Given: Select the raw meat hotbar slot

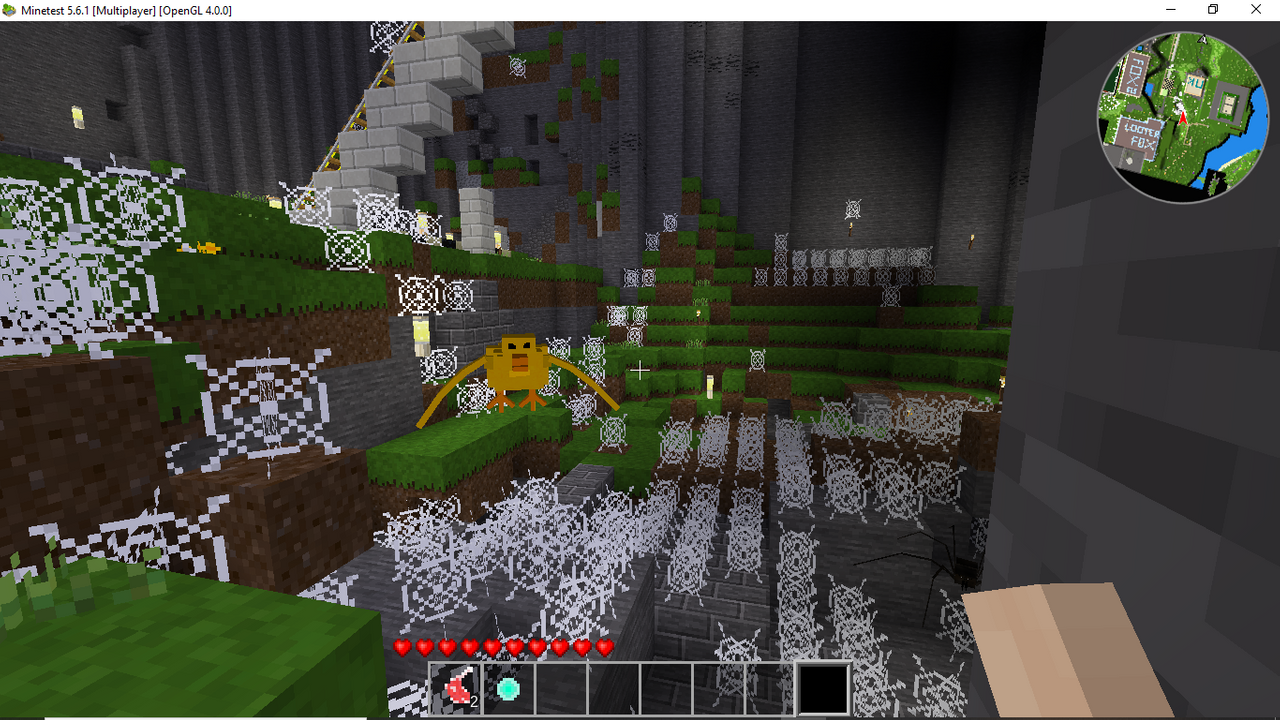Looking at the screenshot, I should pyautogui.click(x=456, y=689).
